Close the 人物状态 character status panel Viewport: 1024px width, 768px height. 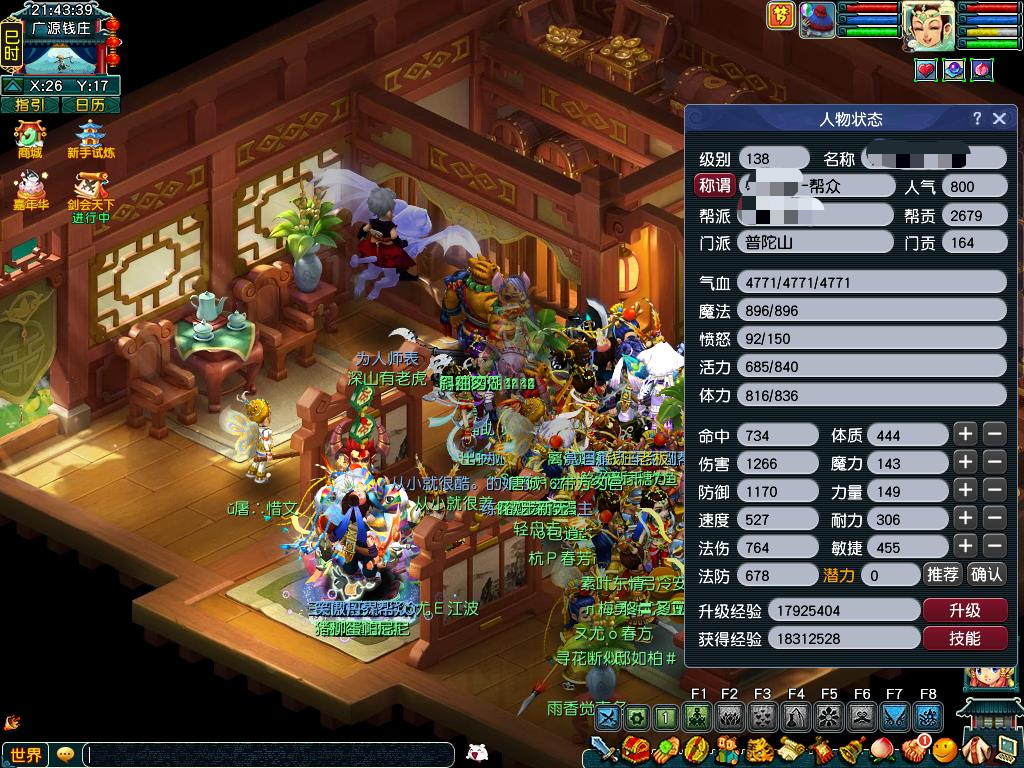[x=999, y=118]
